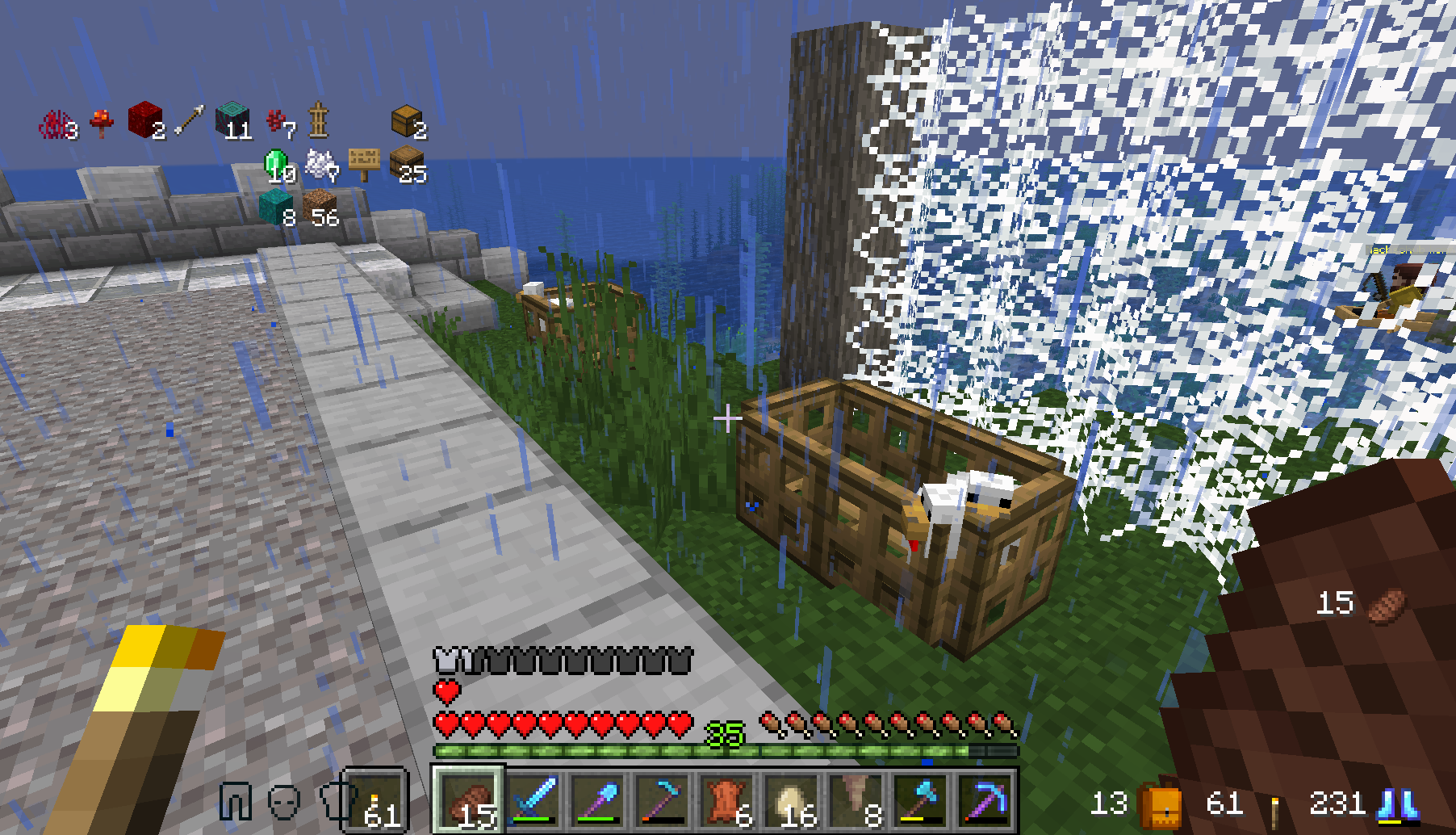Click the barrel icon showing 25

[406, 164]
